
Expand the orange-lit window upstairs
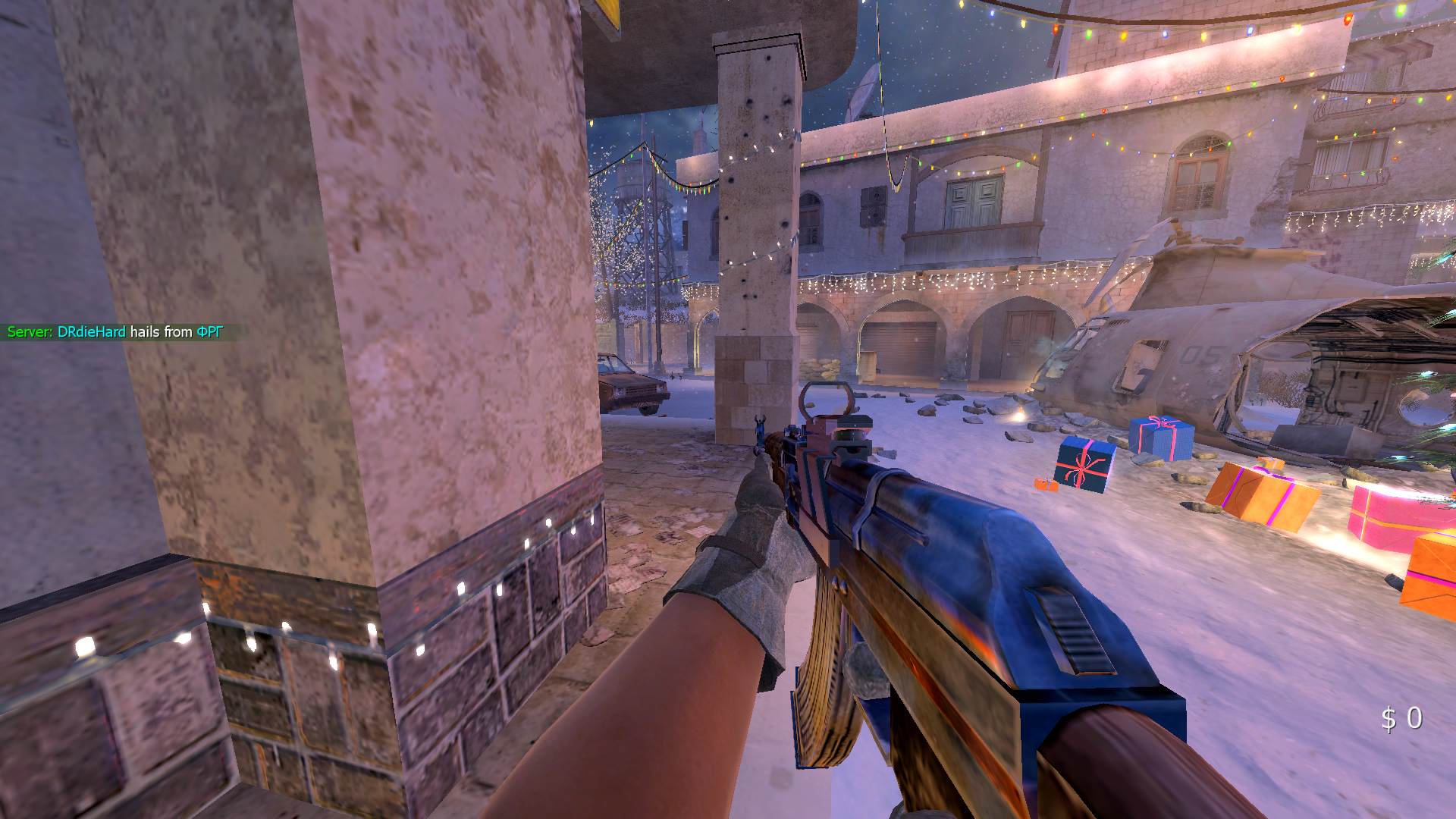point(1197,174)
